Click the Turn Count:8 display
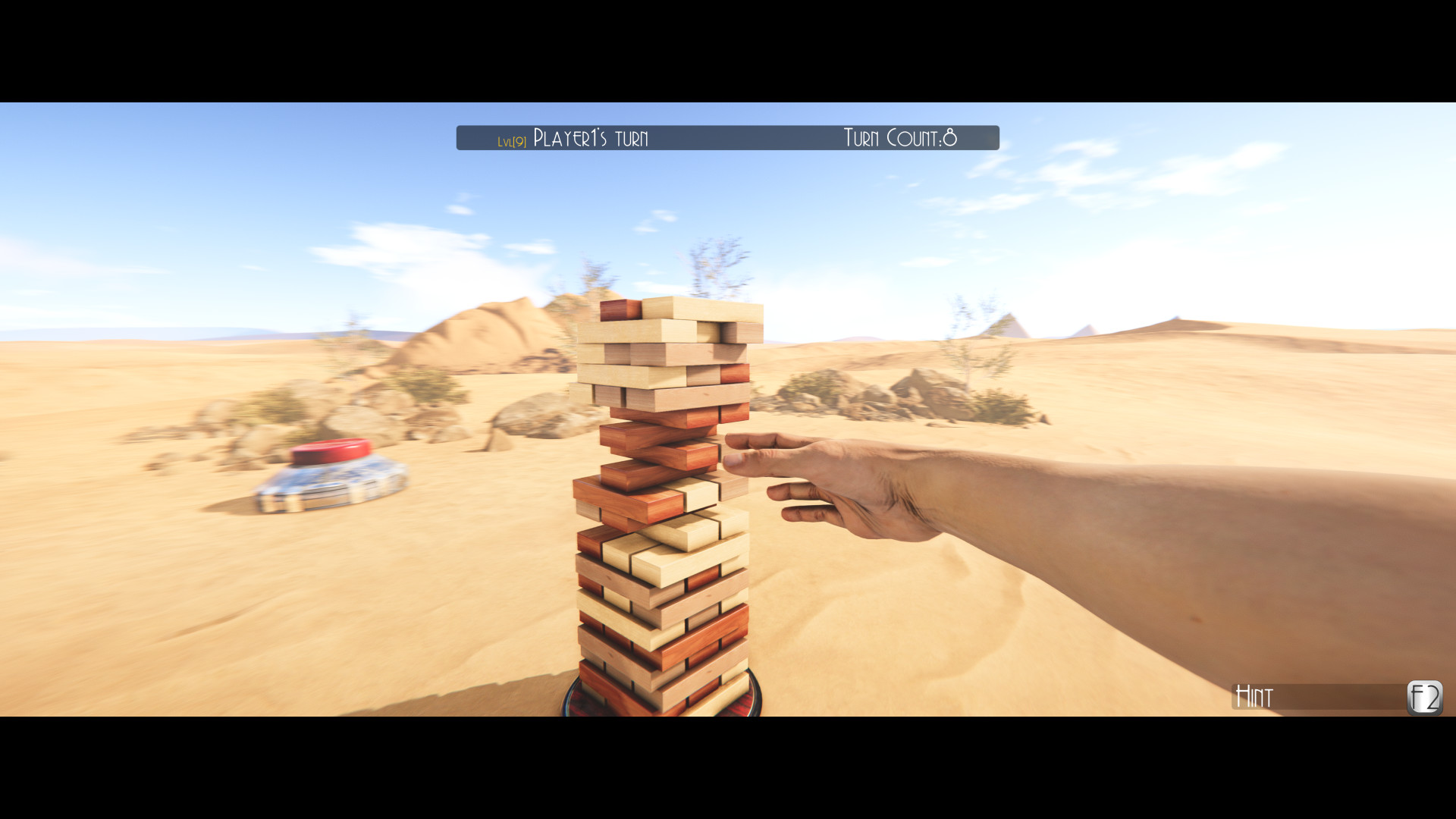The height and width of the screenshot is (819, 1456). coord(899,138)
